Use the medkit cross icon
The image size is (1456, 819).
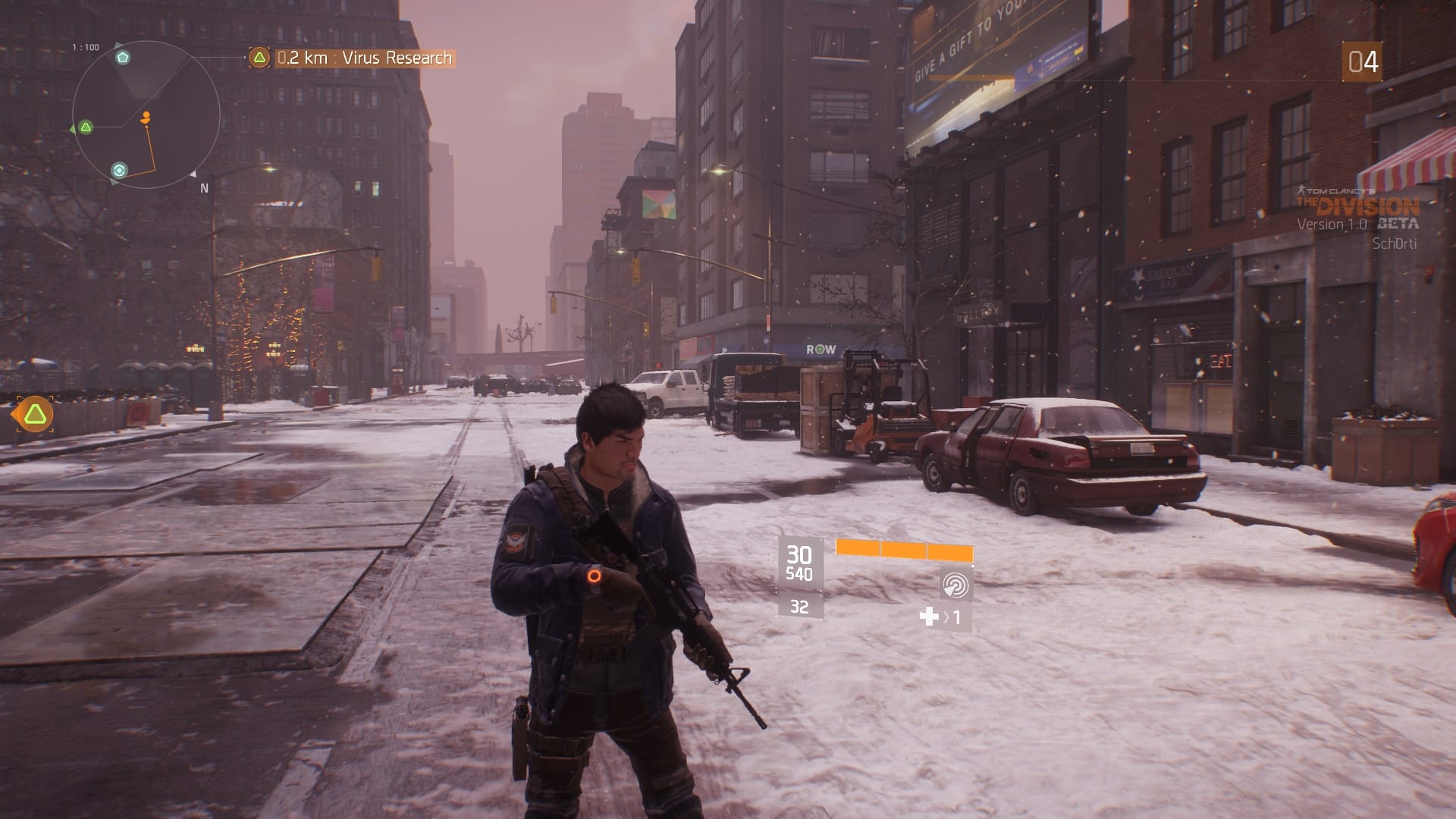[x=929, y=617]
